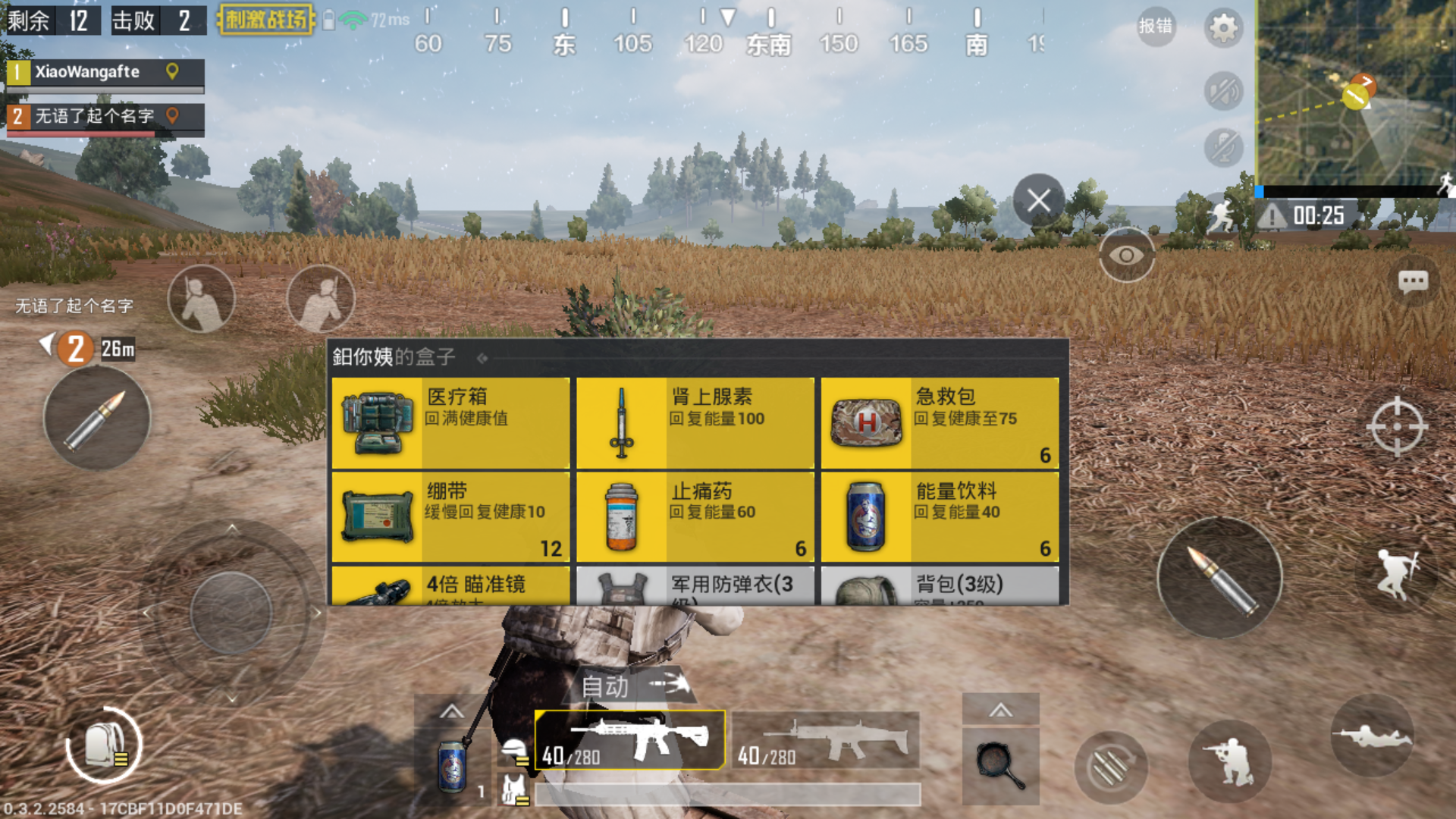Collect the 绷带 bandages
The image size is (1456, 819).
[451, 516]
